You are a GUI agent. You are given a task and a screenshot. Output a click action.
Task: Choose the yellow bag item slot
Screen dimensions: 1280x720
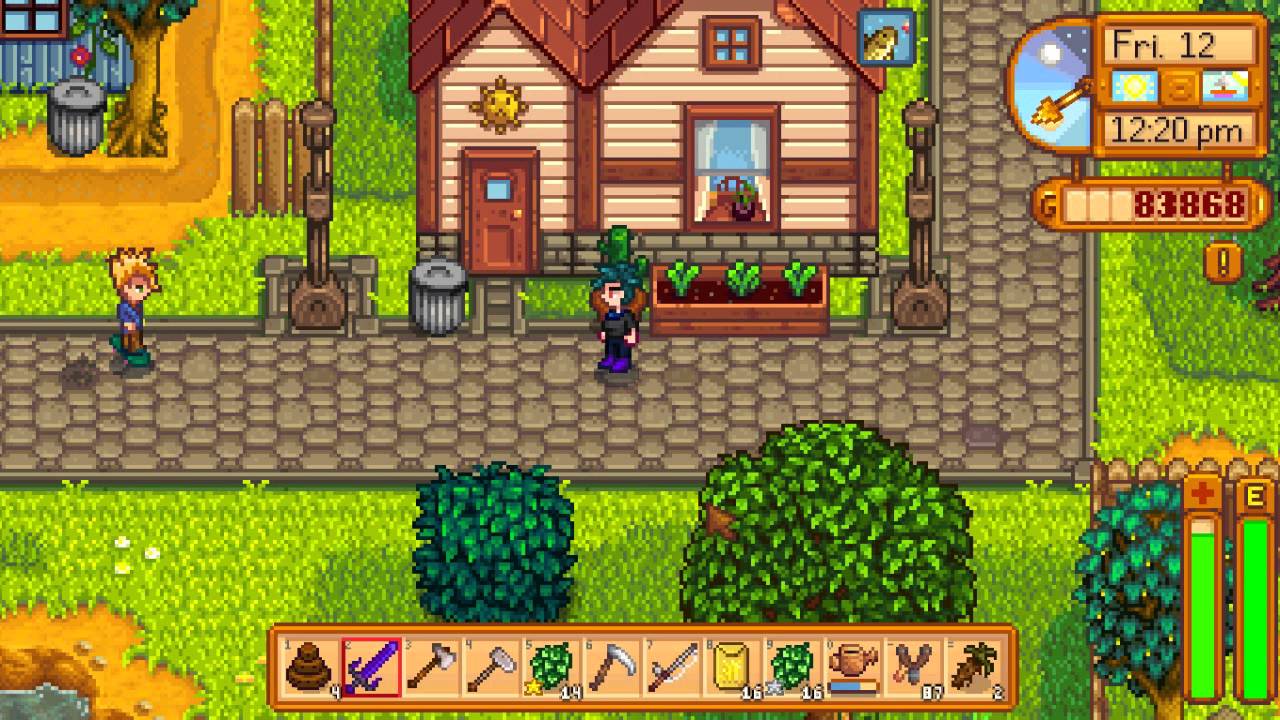pyautogui.click(x=733, y=667)
